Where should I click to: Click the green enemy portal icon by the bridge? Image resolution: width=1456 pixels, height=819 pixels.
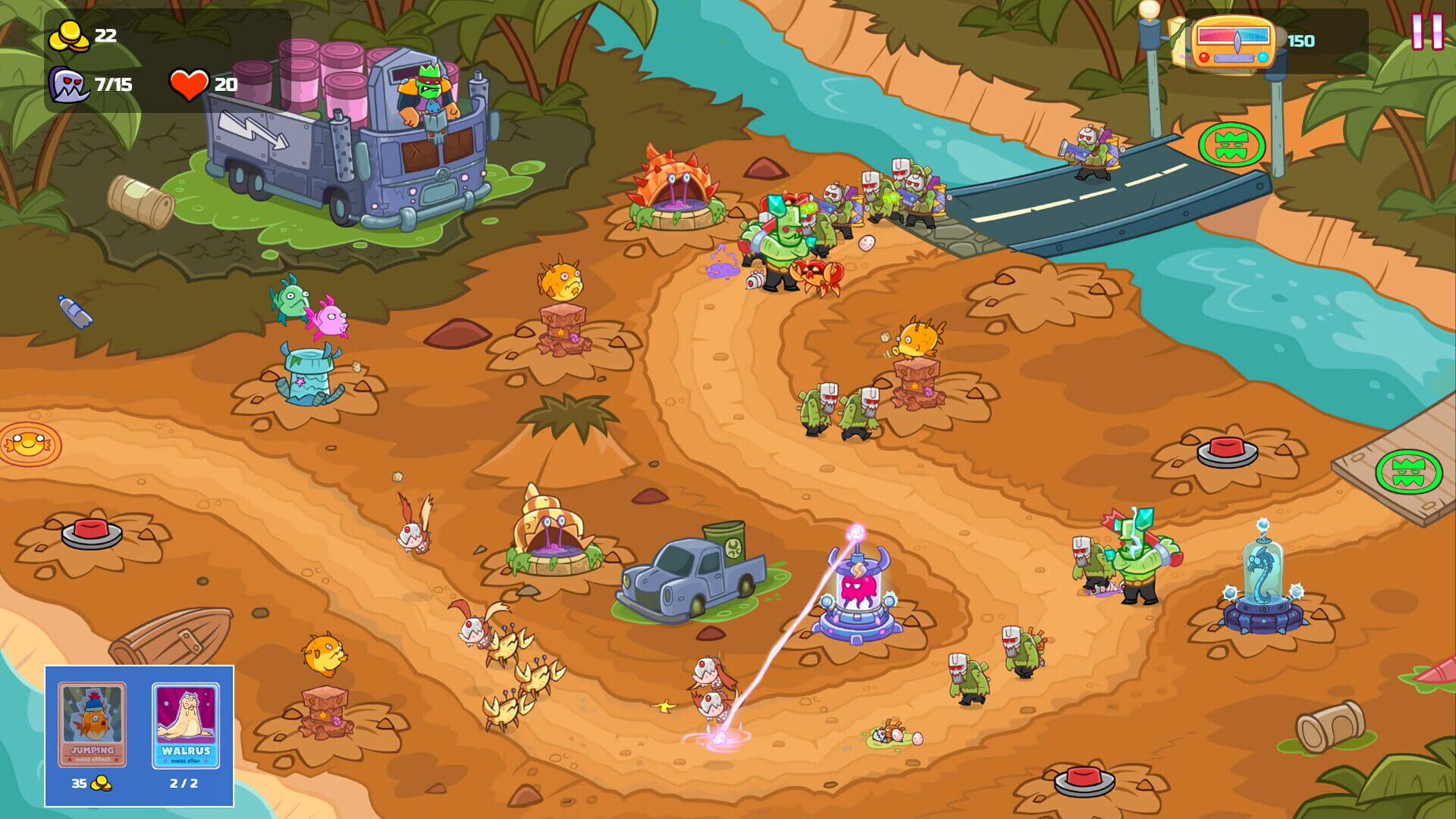tap(1230, 144)
